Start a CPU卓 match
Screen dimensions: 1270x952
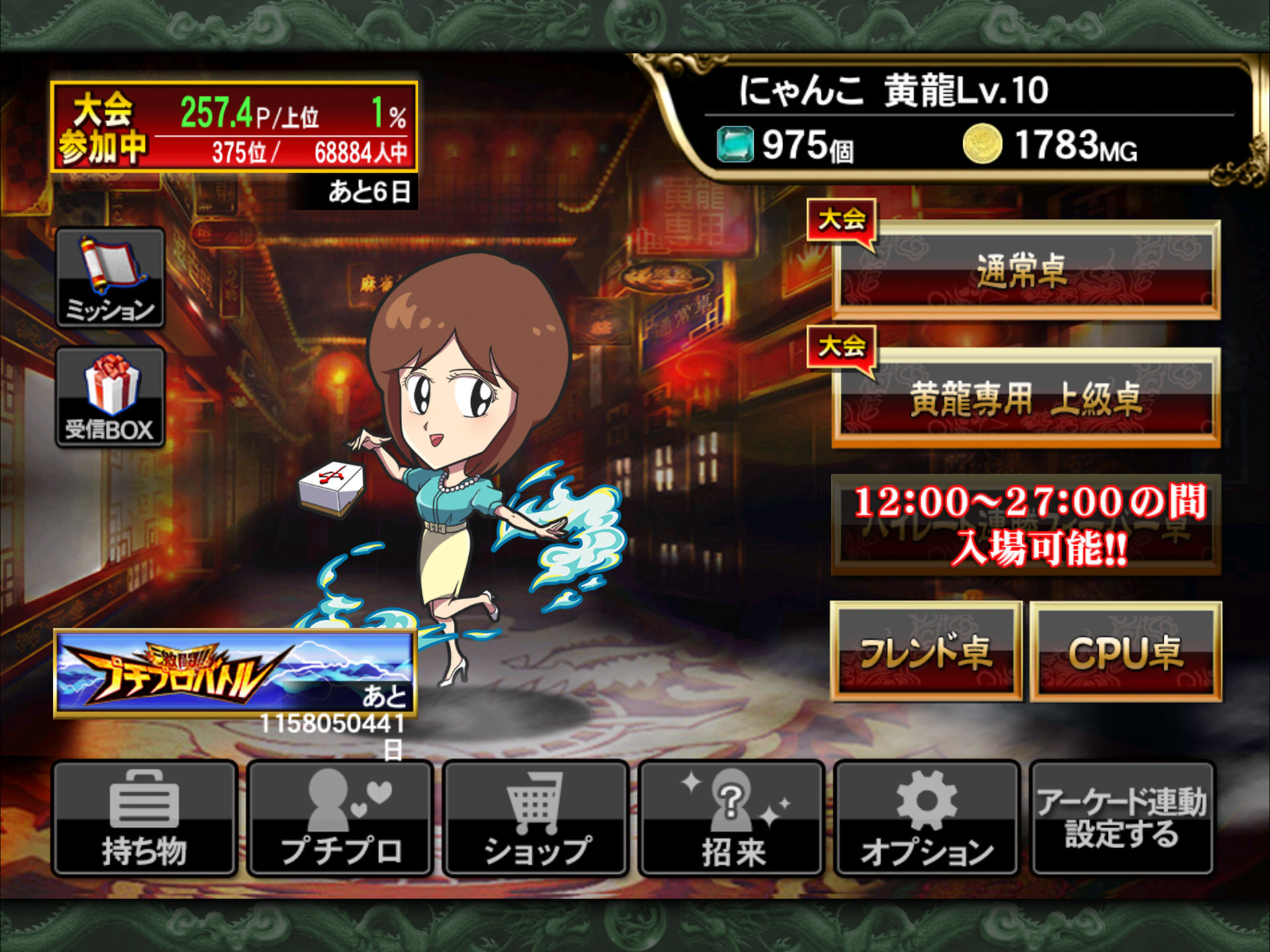[x=1126, y=652]
